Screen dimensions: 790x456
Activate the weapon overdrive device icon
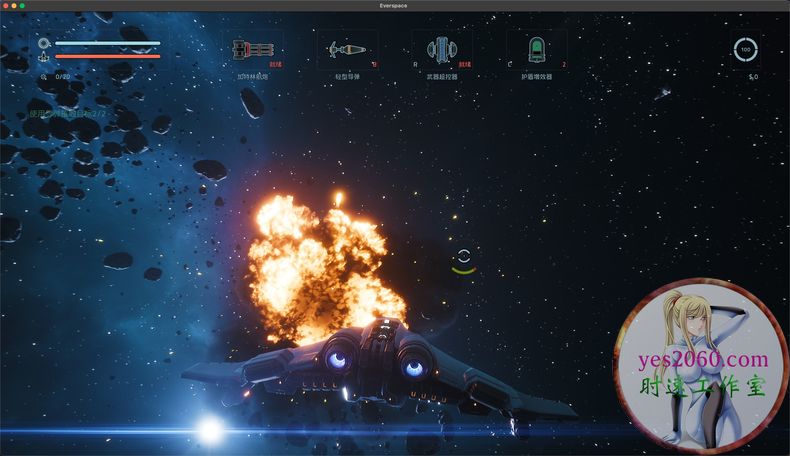pos(440,49)
